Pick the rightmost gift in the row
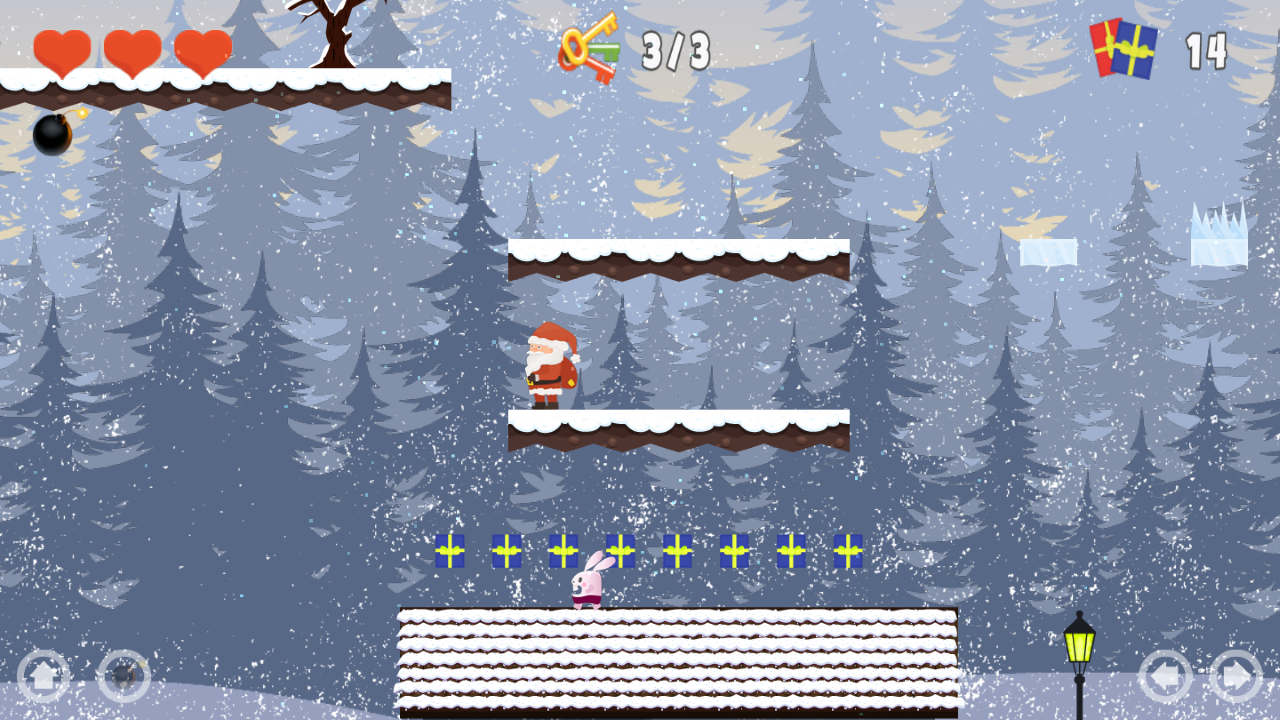This screenshot has height=720, width=1280. [846, 551]
